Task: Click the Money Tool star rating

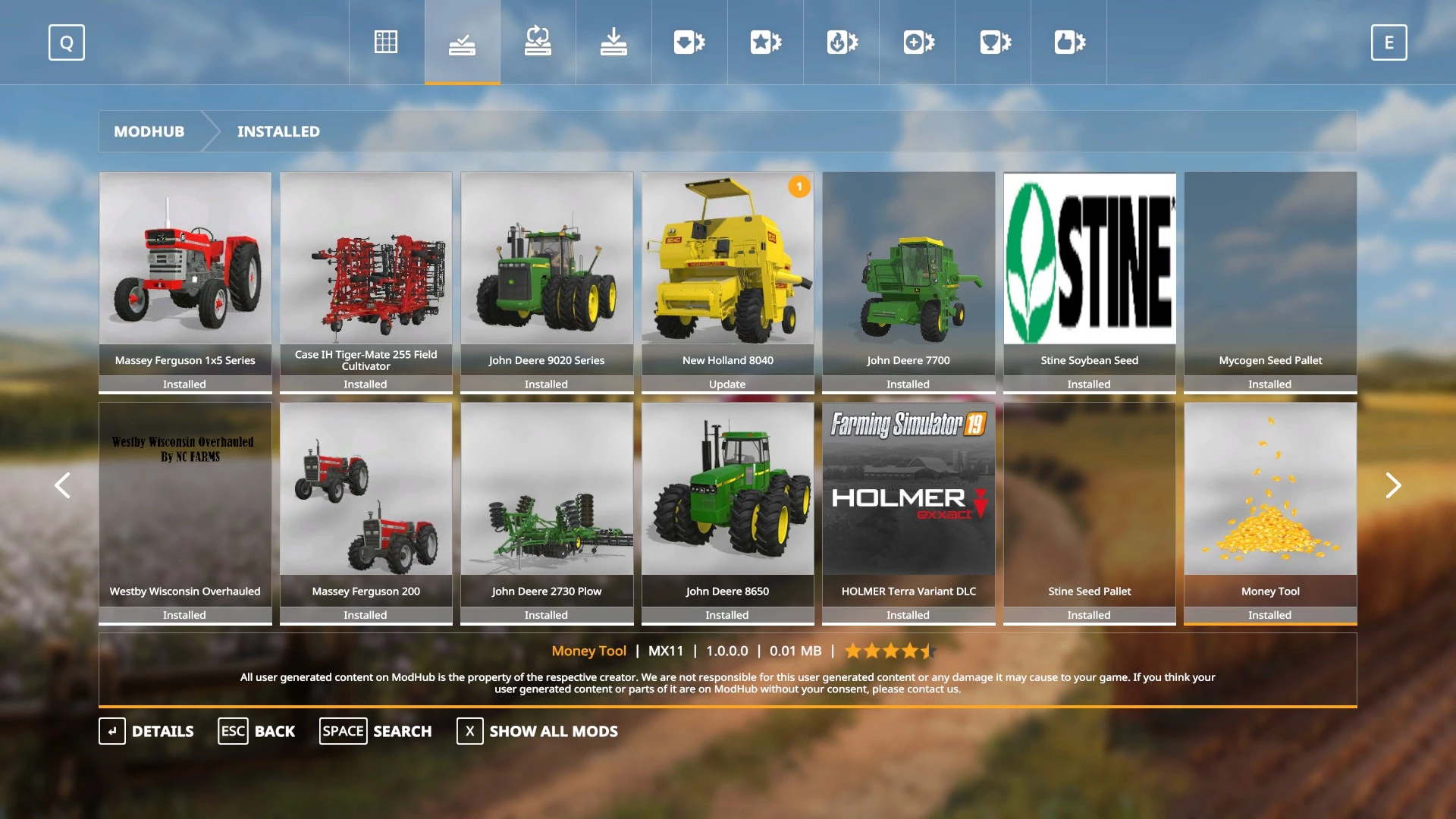Action: [x=889, y=651]
